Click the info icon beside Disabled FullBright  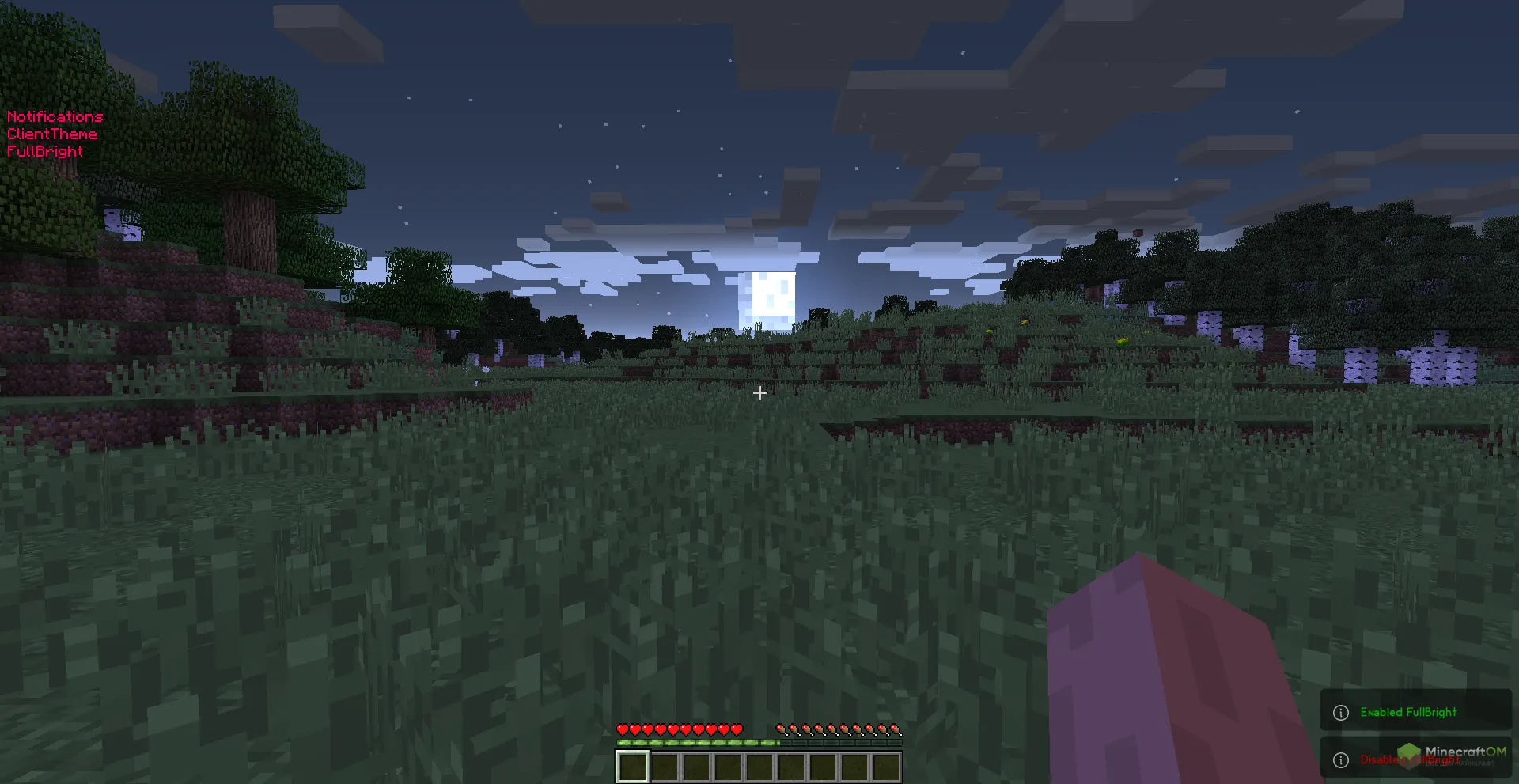pos(1340,759)
